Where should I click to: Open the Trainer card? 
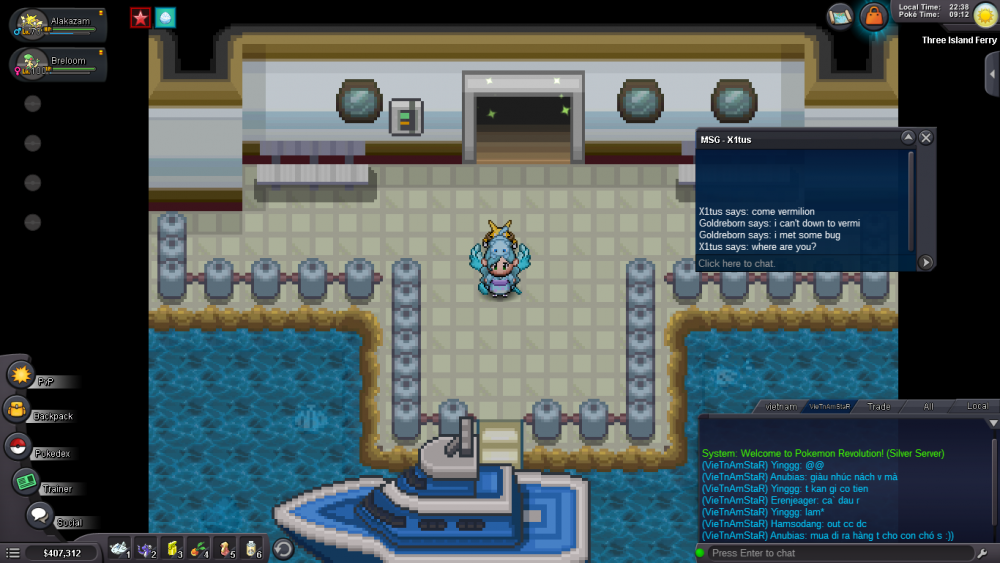[x=26, y=482]
